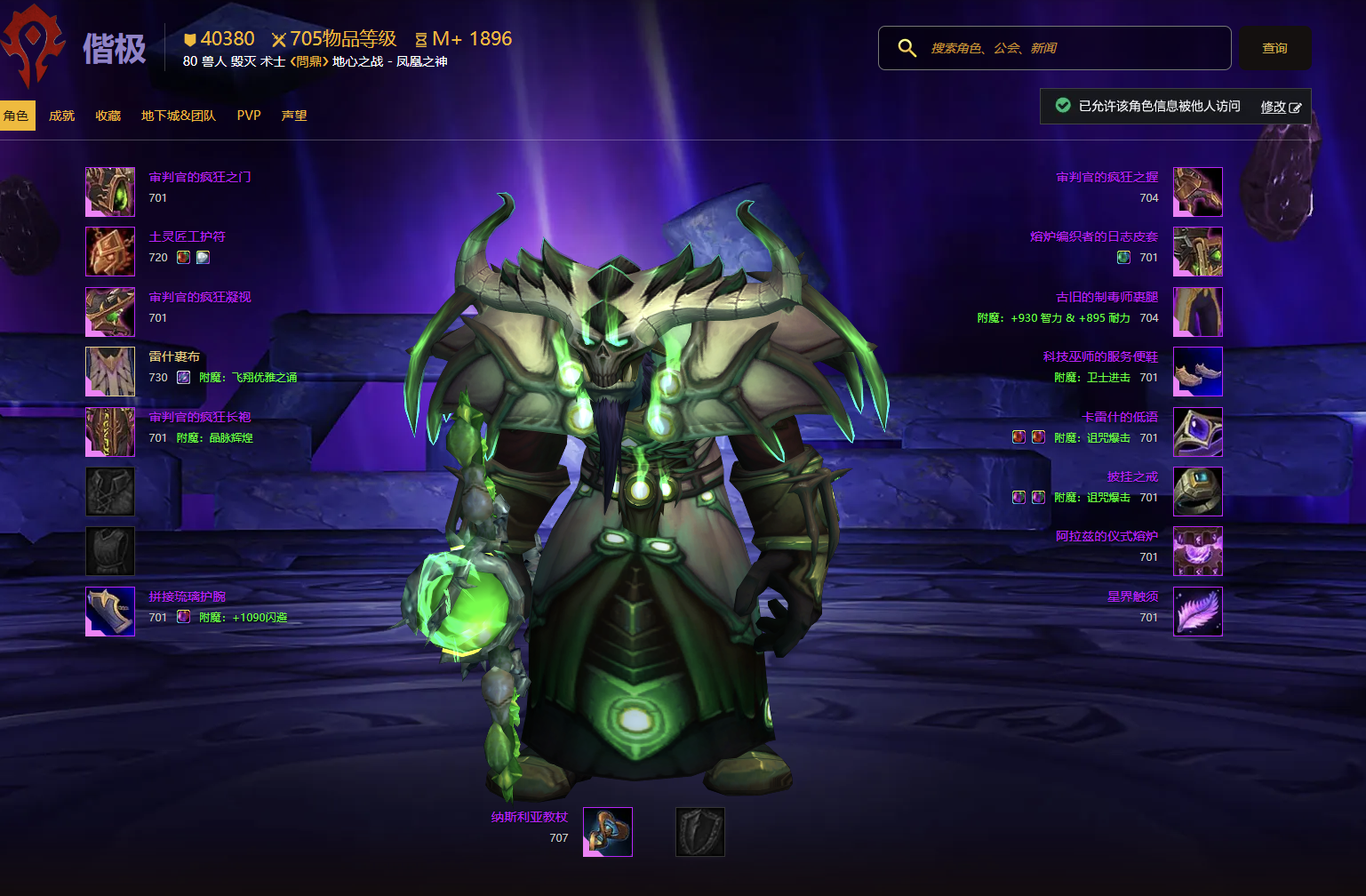
Task: Select the 地下城&团队 tab
Action: (178, 116)
